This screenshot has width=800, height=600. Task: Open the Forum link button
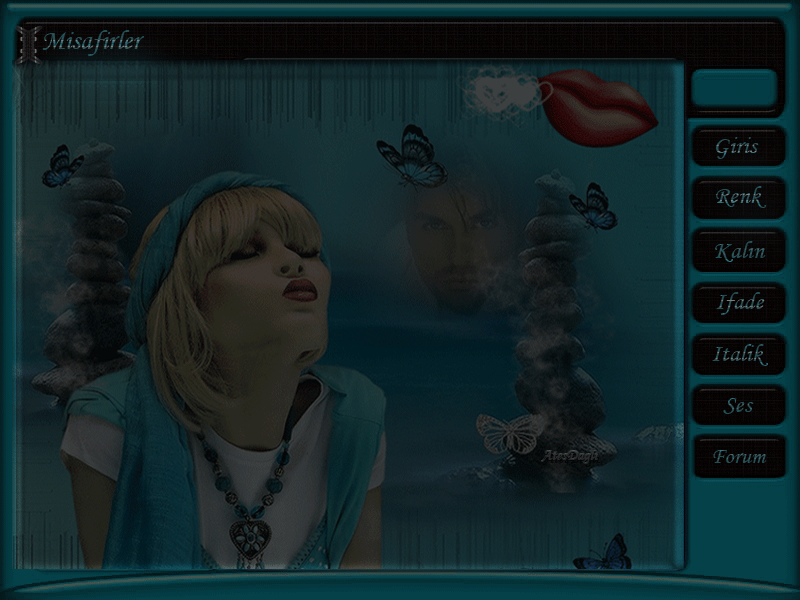(x=738, y=457)
